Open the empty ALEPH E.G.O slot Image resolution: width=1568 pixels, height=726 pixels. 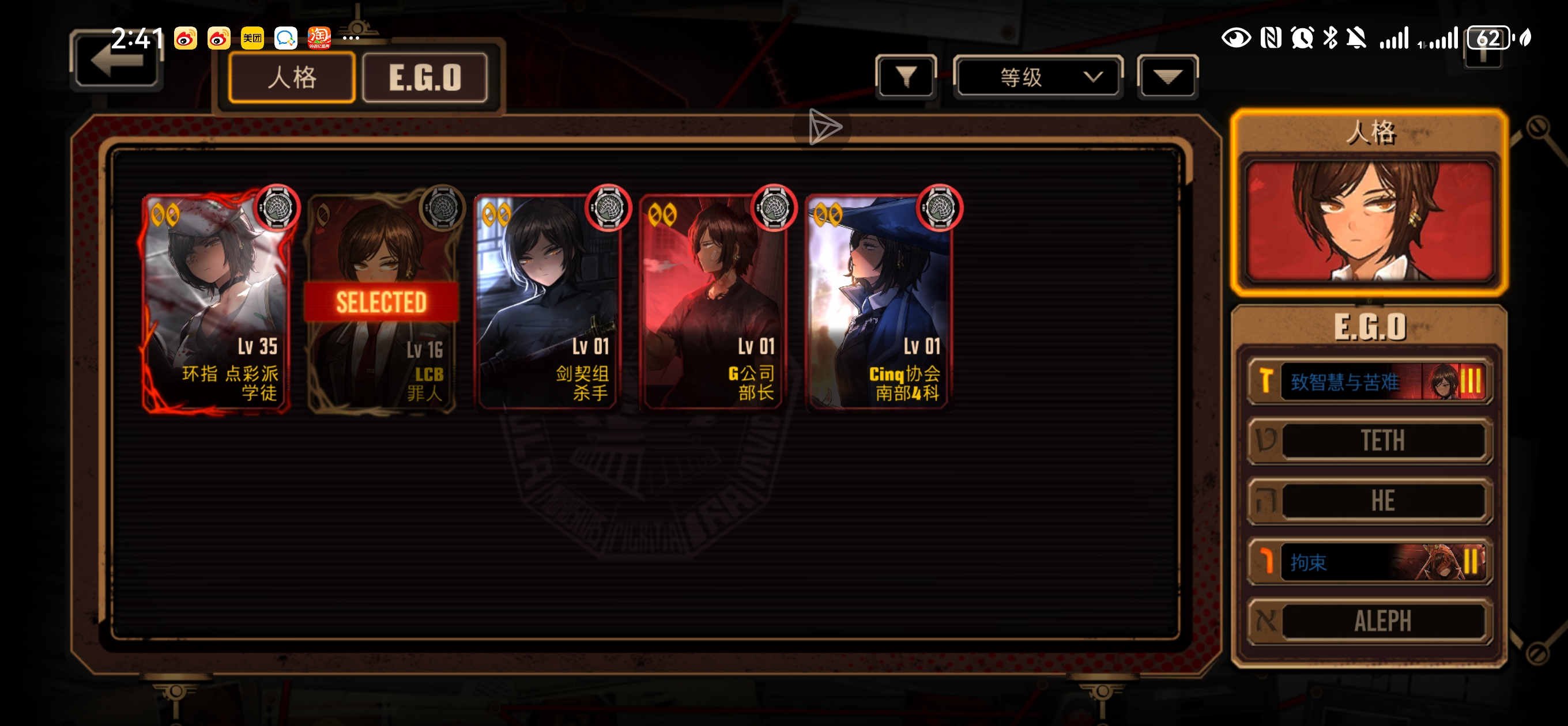pos(1369,621)
